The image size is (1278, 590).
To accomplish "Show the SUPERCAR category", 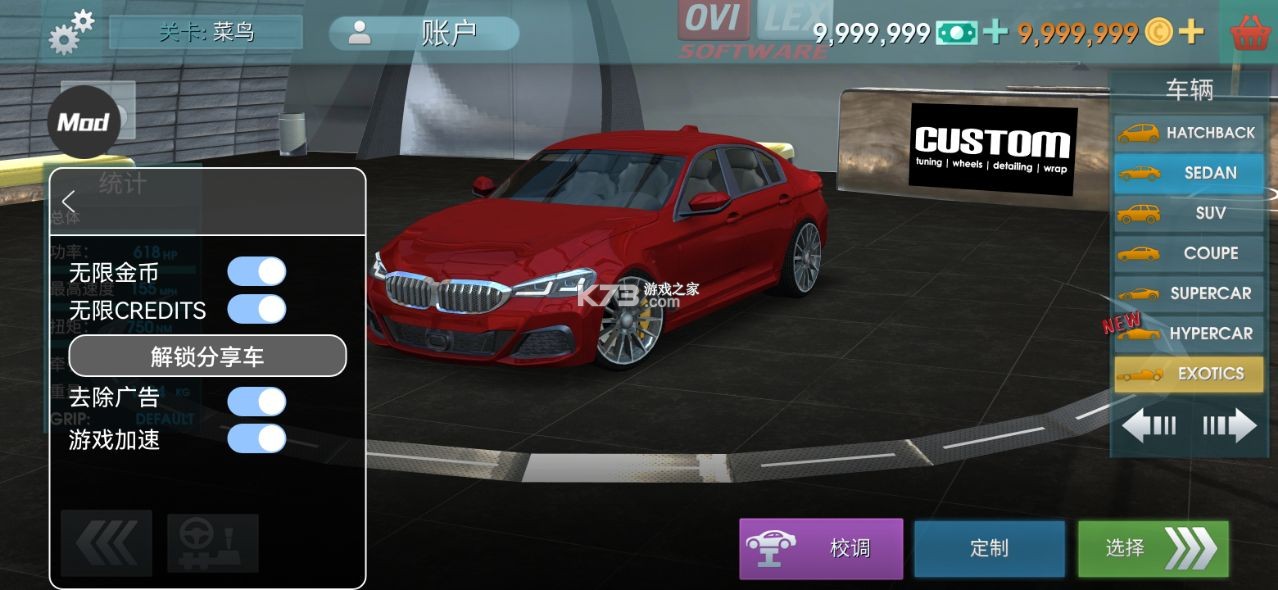I will point(1189,293).
